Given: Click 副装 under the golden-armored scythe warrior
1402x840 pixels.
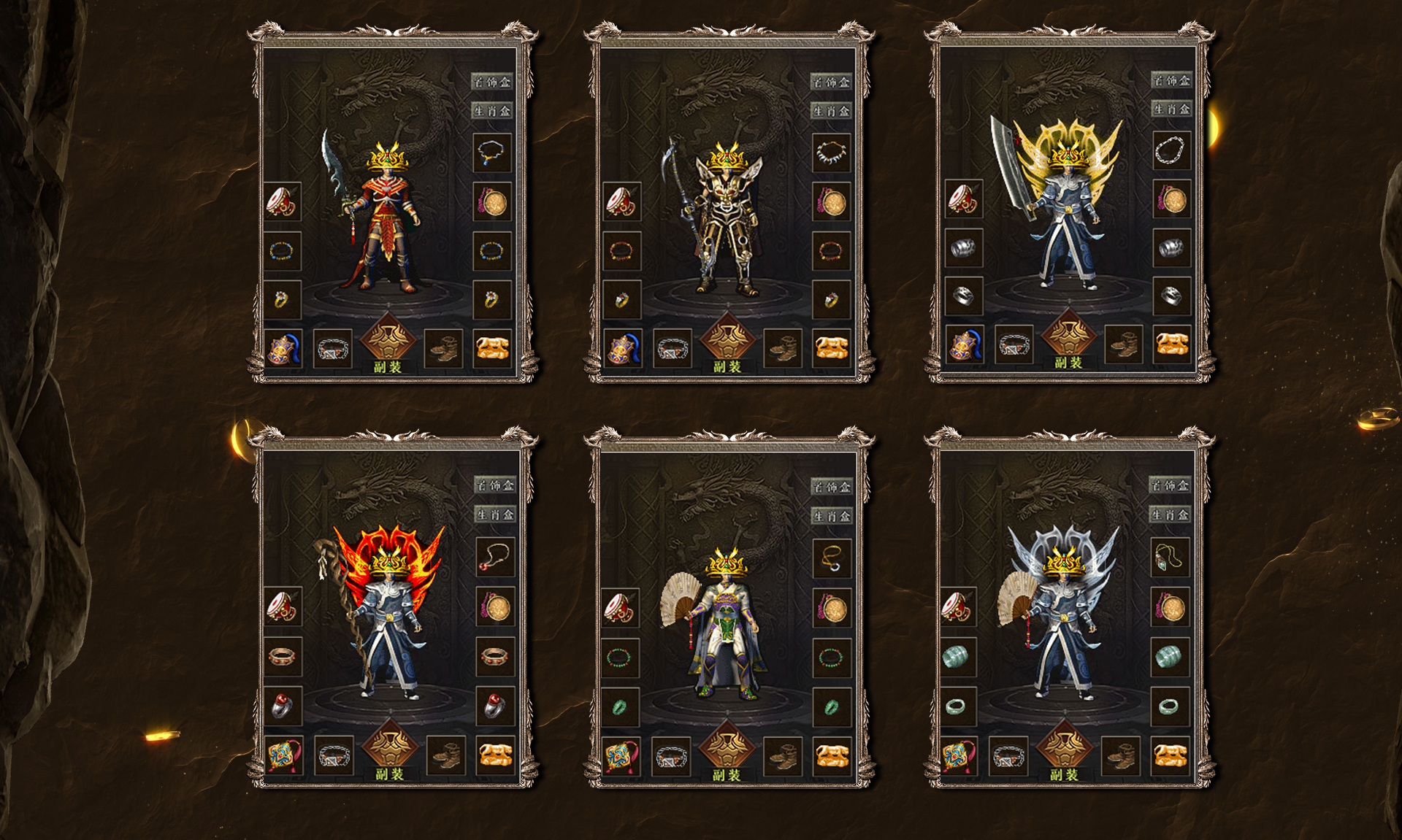Looking at the screenshot, I should click(x=727, y=366).
